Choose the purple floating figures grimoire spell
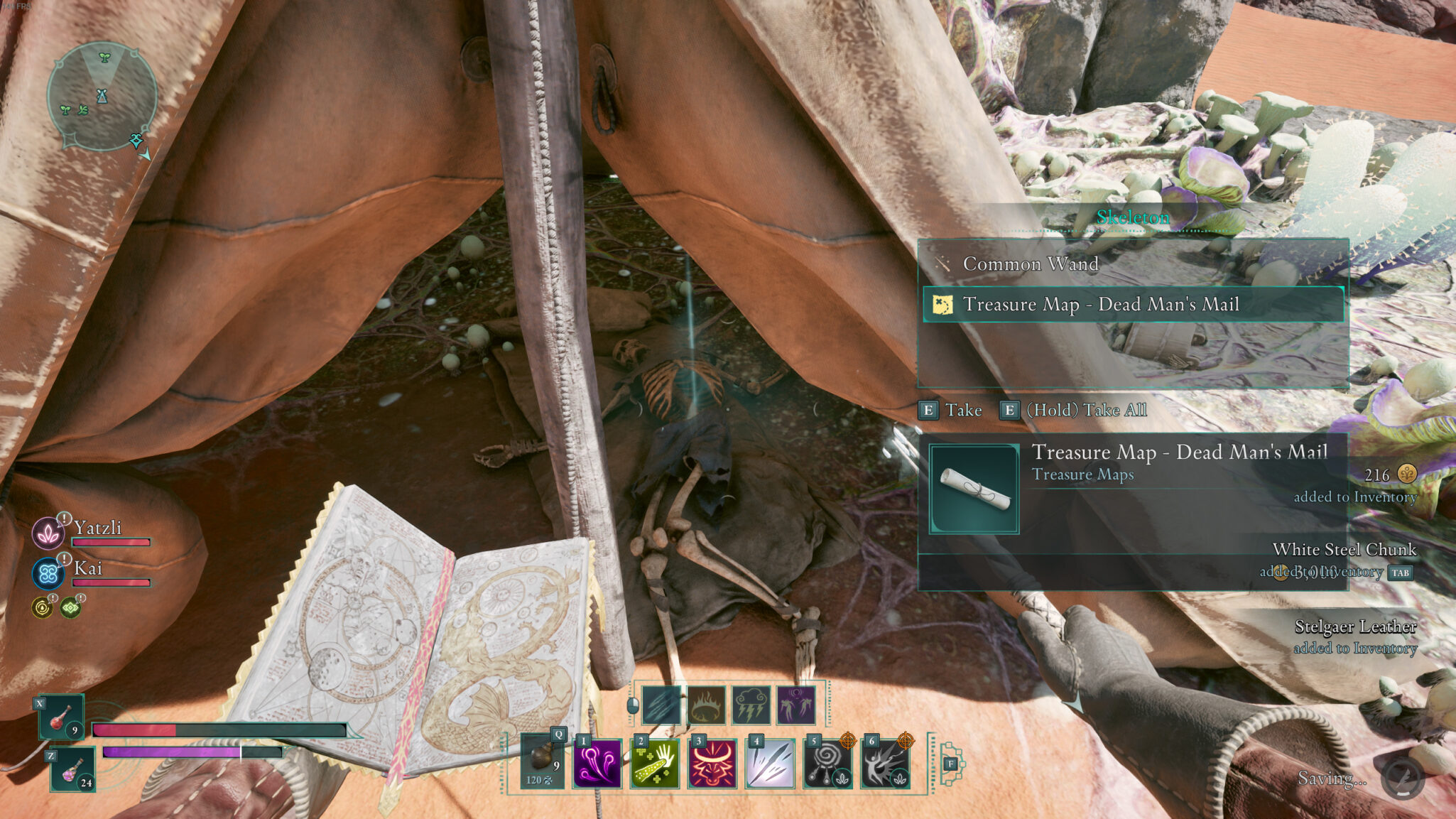This screenshot has height=819, width=1456. point(796,705)
